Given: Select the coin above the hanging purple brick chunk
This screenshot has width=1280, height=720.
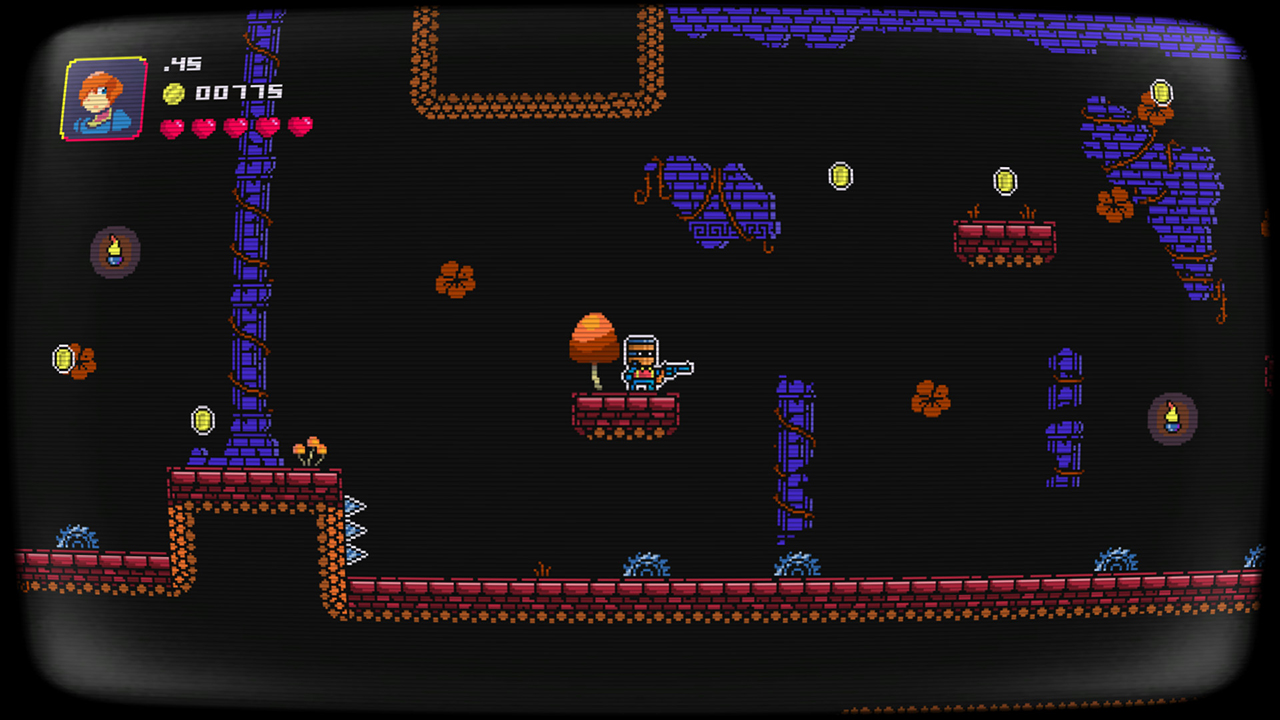Looking at the screenshot, I should point(840,175).
